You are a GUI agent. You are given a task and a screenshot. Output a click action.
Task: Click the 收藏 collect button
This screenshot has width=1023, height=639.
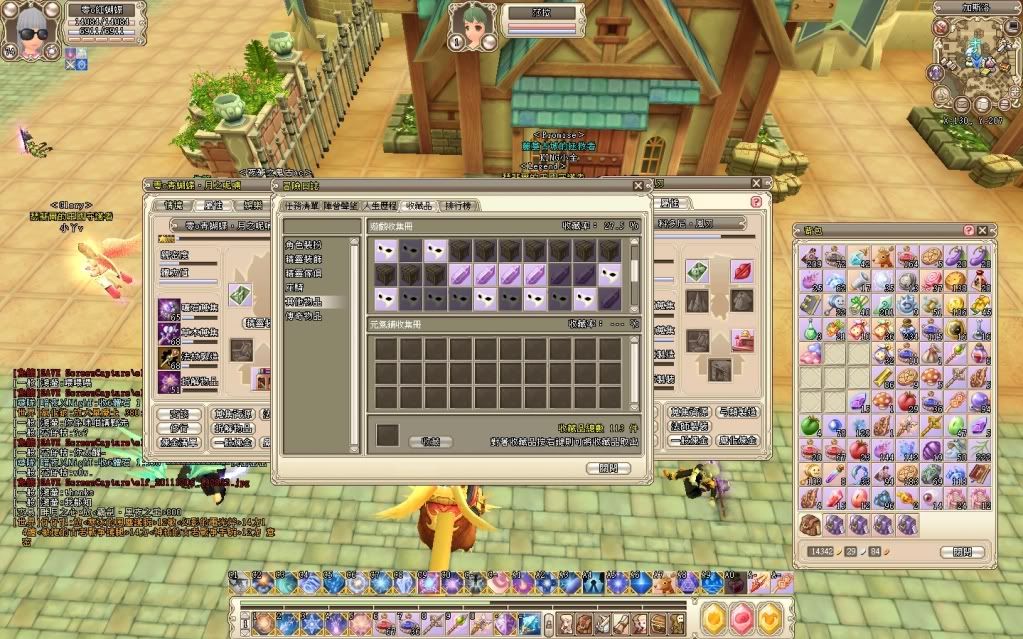(x=430, y=440)
